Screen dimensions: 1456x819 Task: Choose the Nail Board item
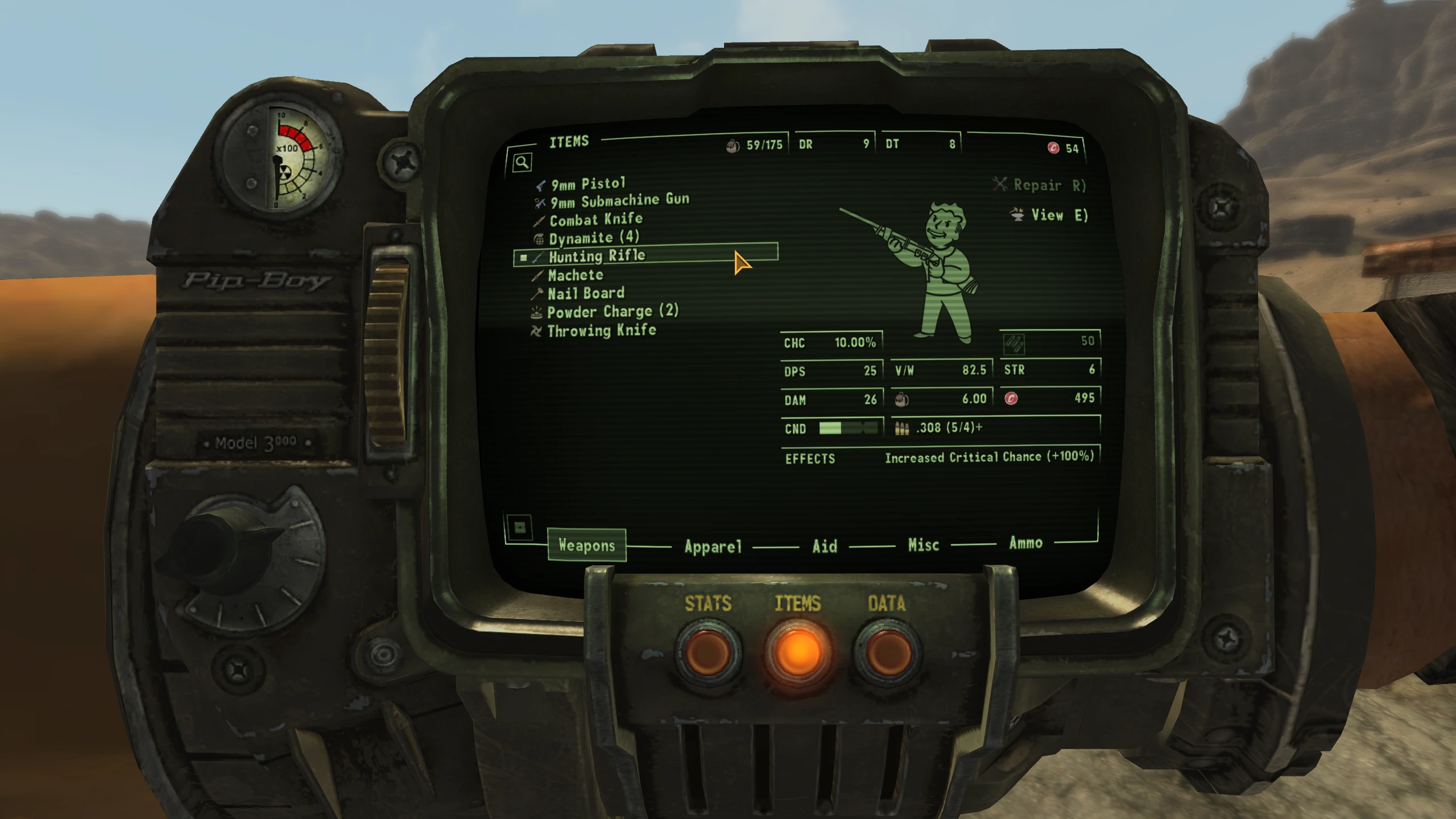585,293
